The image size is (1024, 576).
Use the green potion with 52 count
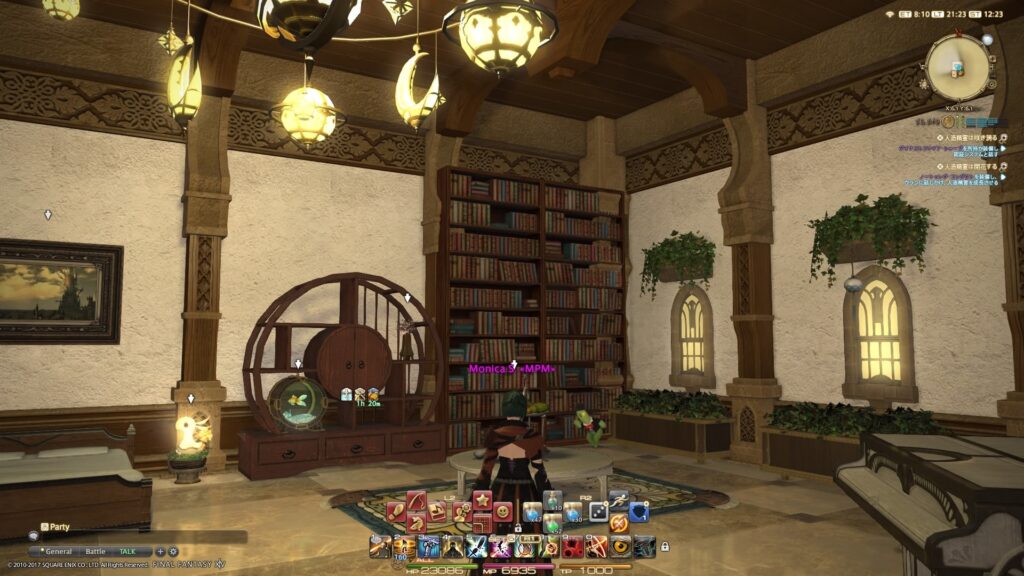tap(551, 523)
